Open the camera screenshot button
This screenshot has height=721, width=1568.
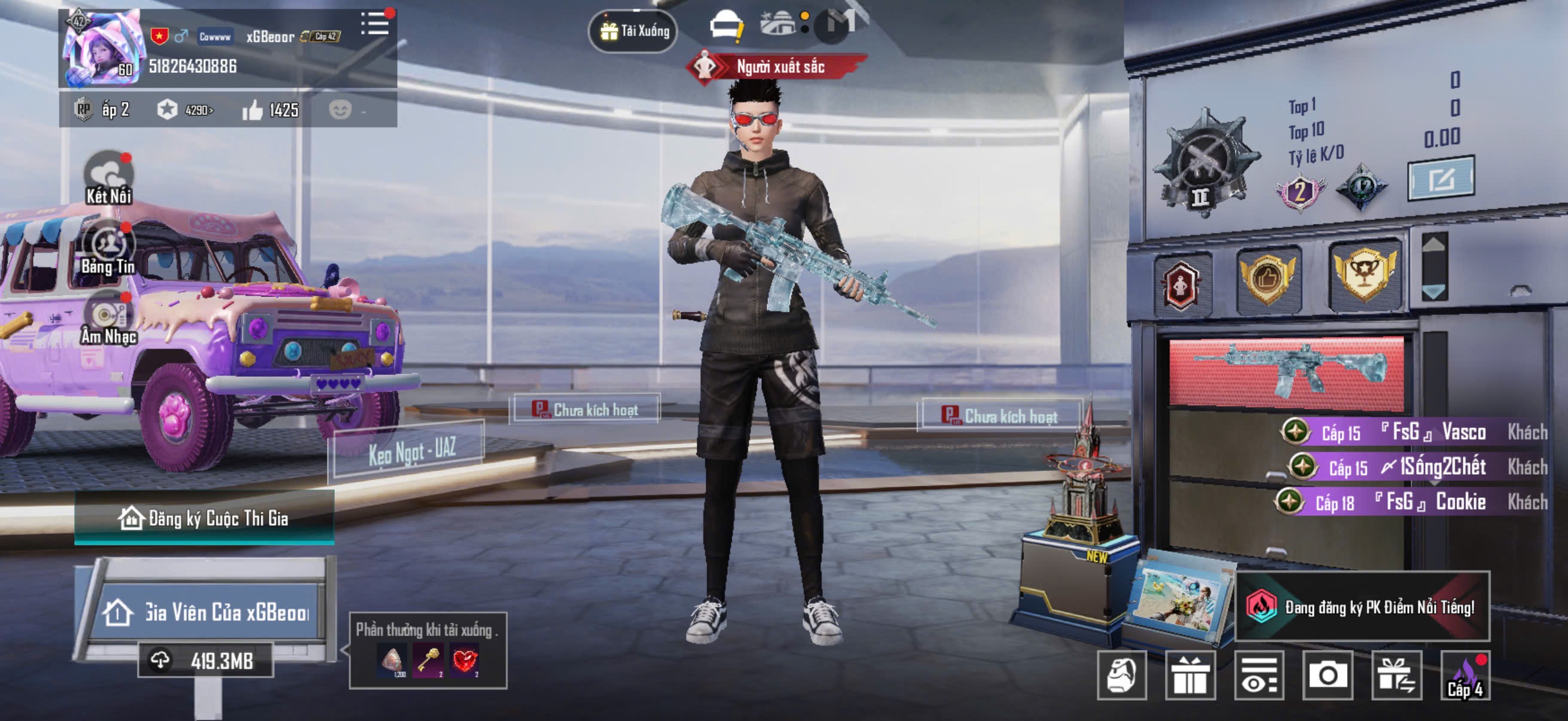click(1328, 675)
